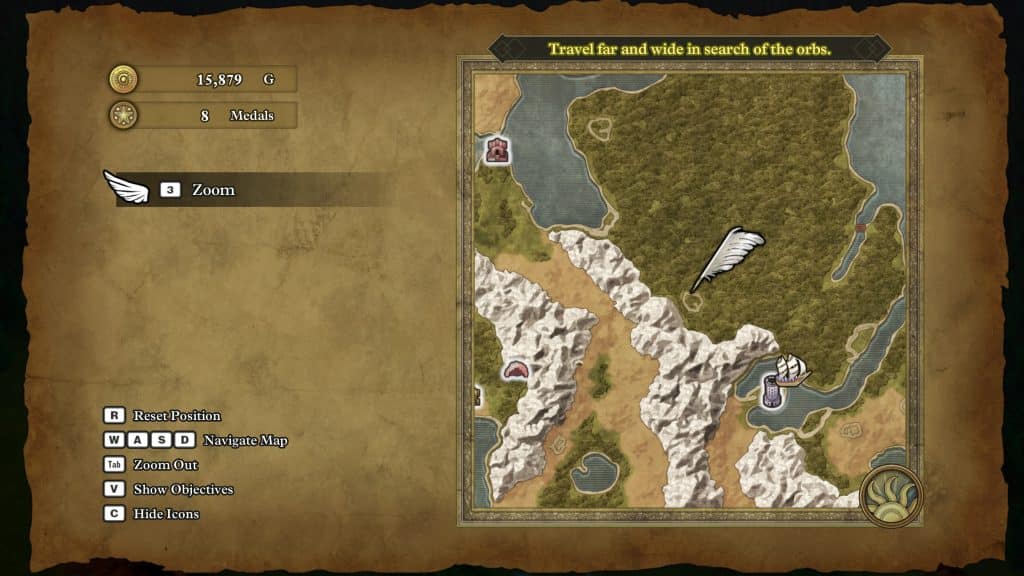Viewport: 1024px width, 576px height.
Task: Click the pink castle marker on the map
Action: click(x=497, y=150)
